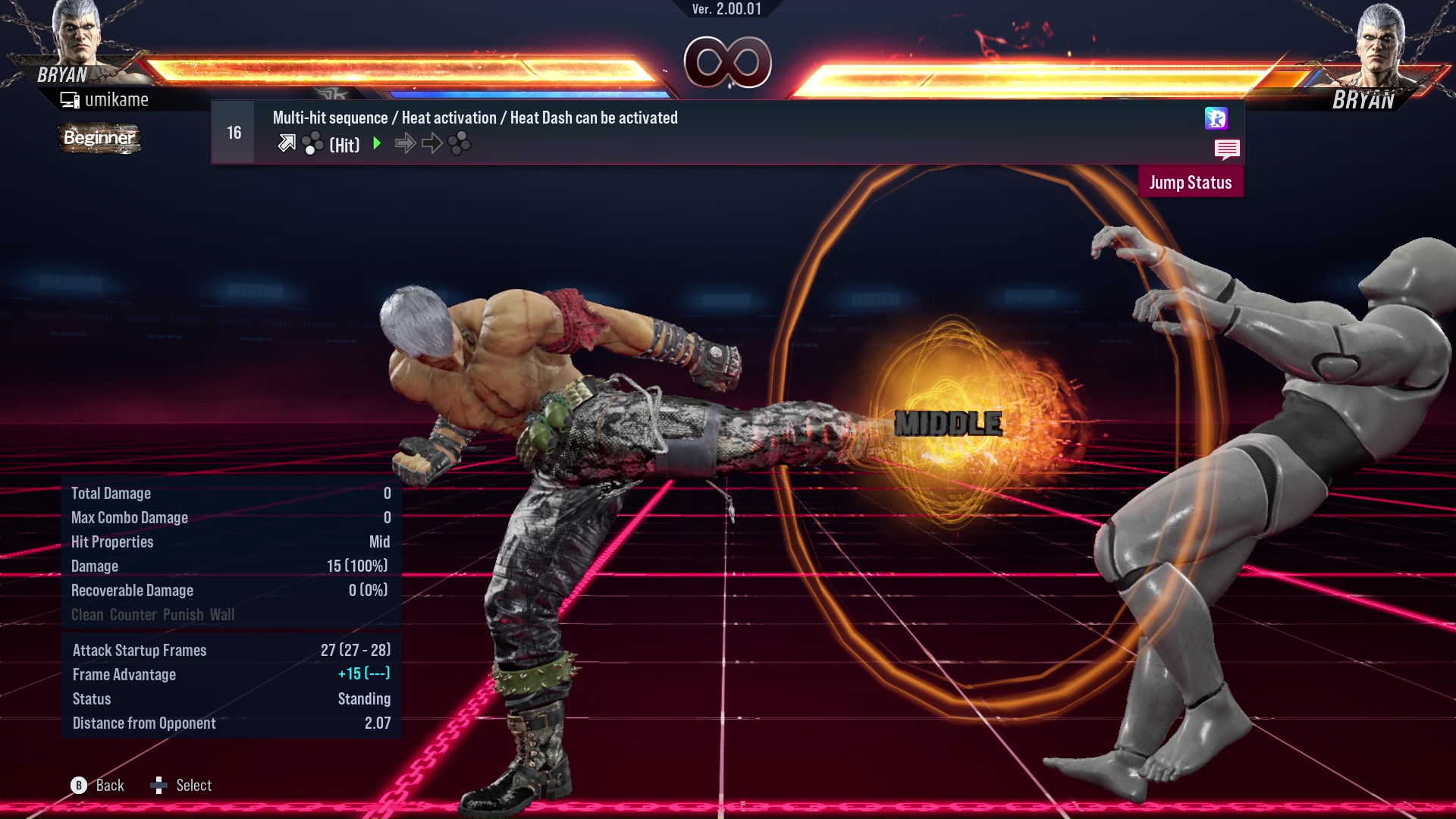The height and width of the screenshot is (819, 1456).
Task: Click the umikame player name banner
Action: (106, 99)
